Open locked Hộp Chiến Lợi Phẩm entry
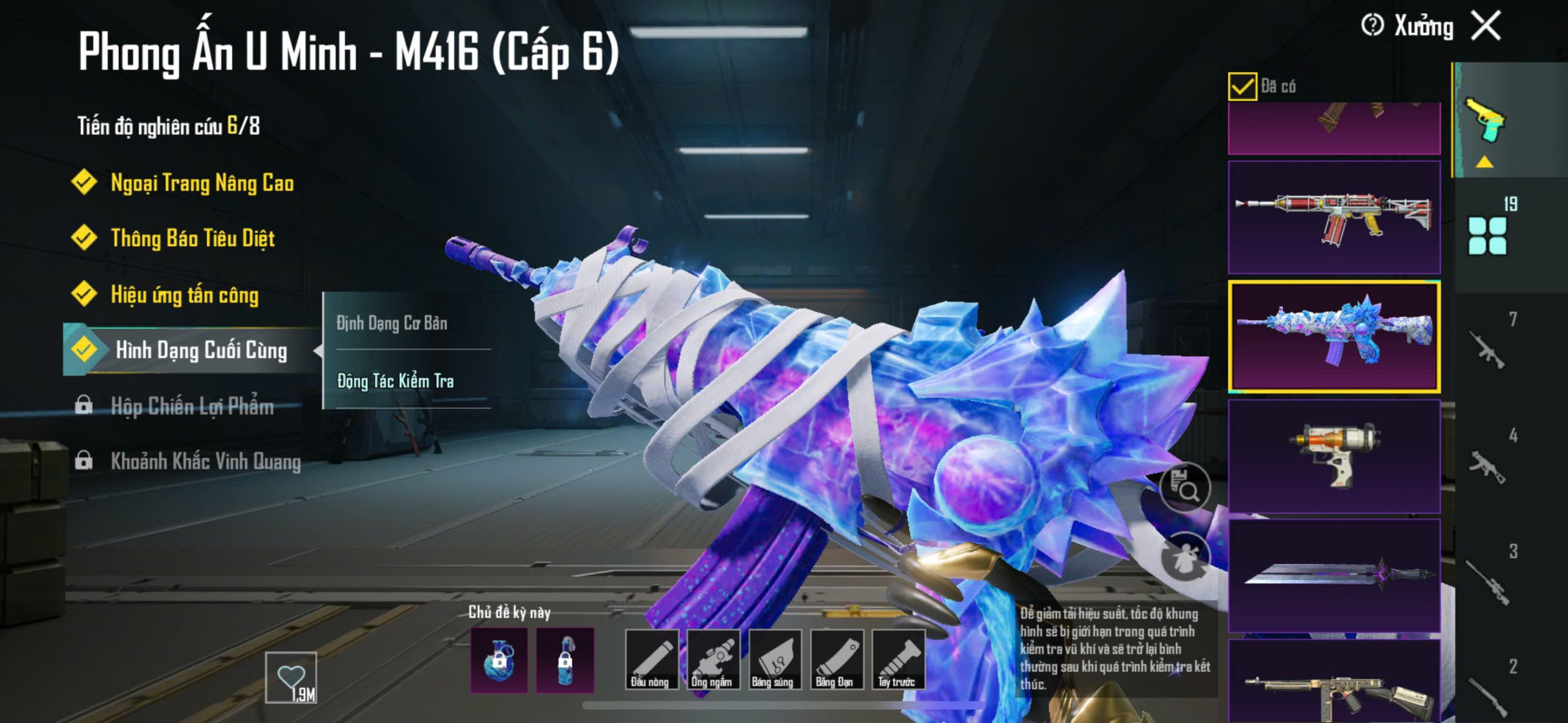This screenshot has width=1568, height=723. pos(192,406)
